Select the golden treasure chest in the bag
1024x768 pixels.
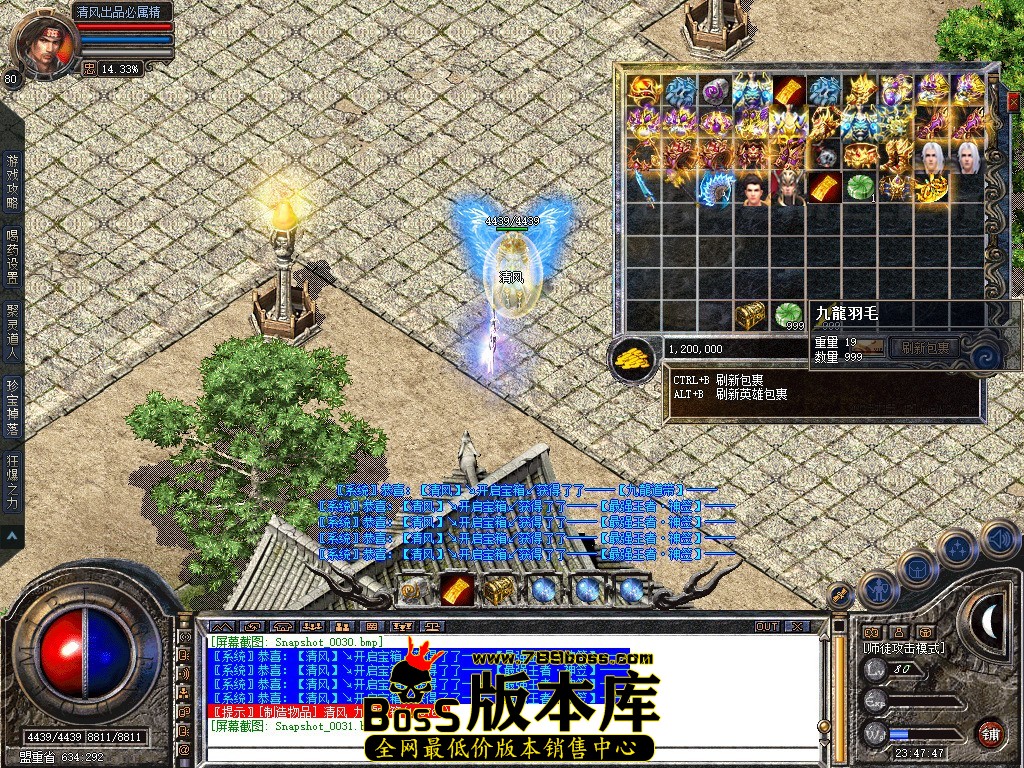750,315
